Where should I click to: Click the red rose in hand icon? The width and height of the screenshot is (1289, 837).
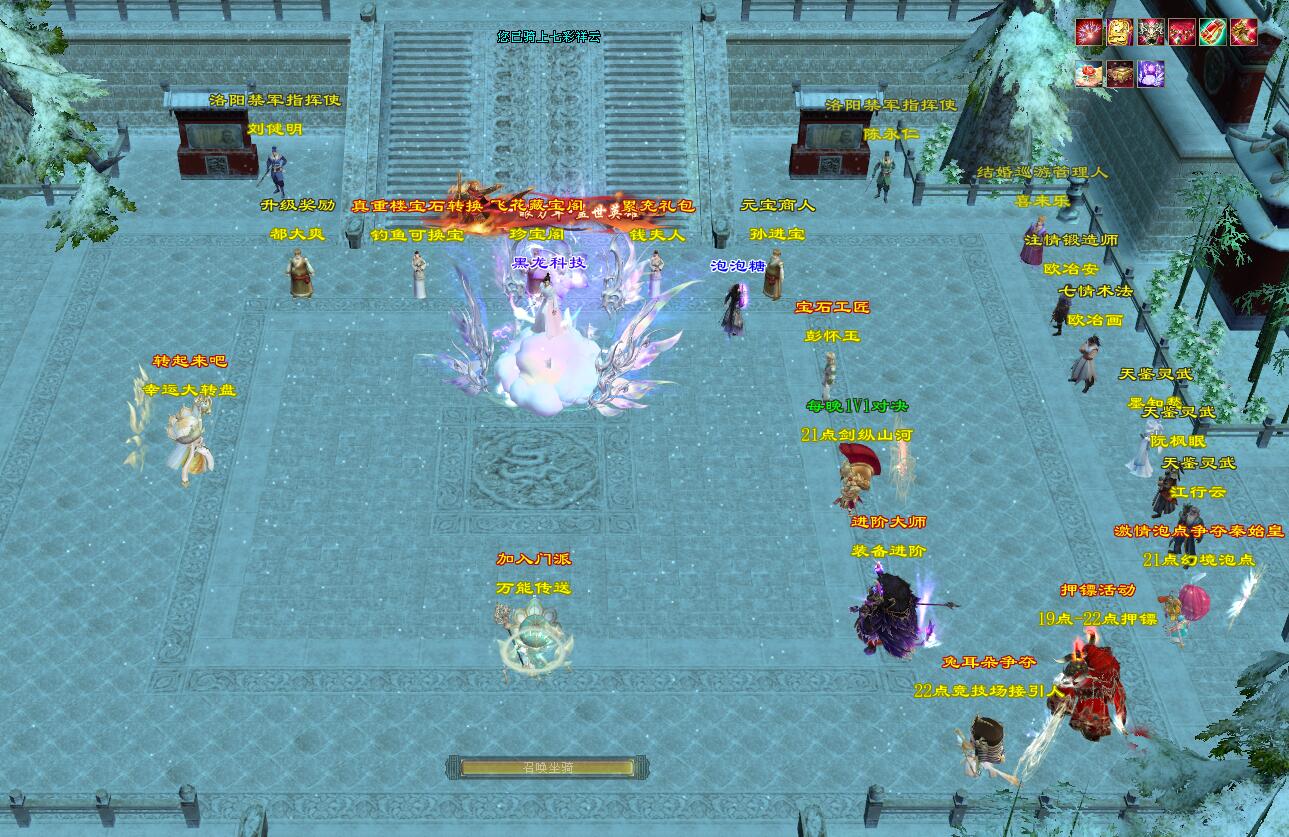[x=1088, y=73]
